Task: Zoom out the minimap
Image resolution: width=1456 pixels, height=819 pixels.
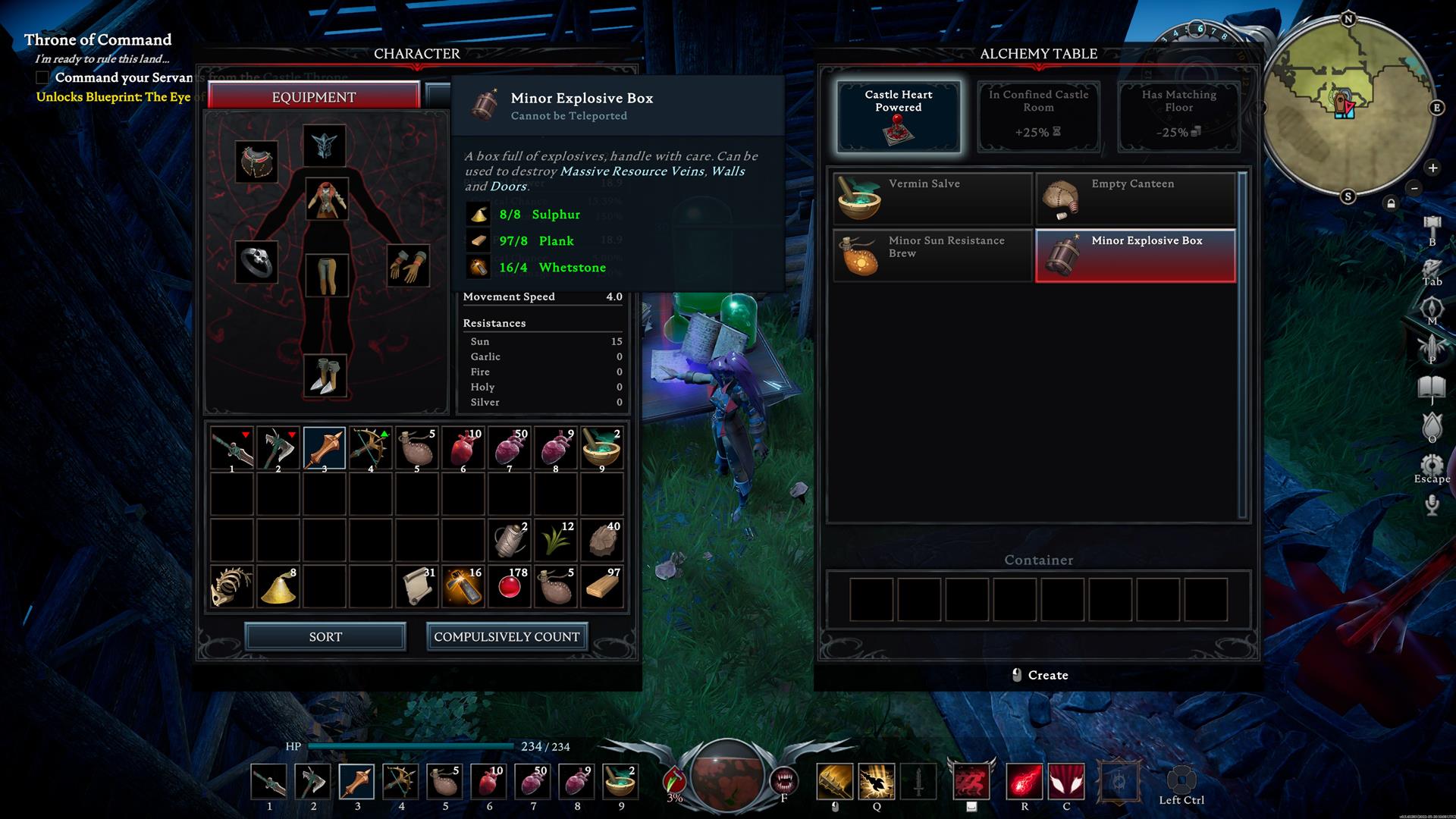Action: [x=1414, y=187]
